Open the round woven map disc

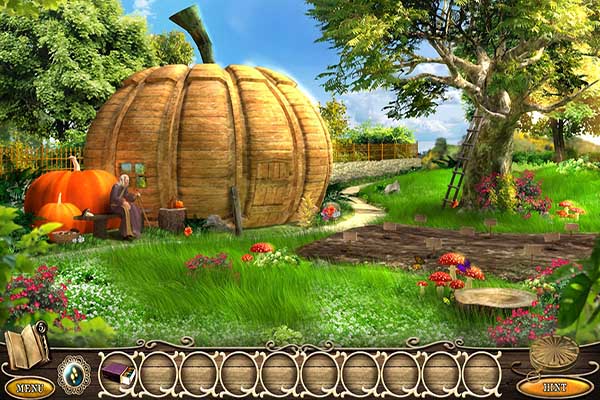click(553, 352)
